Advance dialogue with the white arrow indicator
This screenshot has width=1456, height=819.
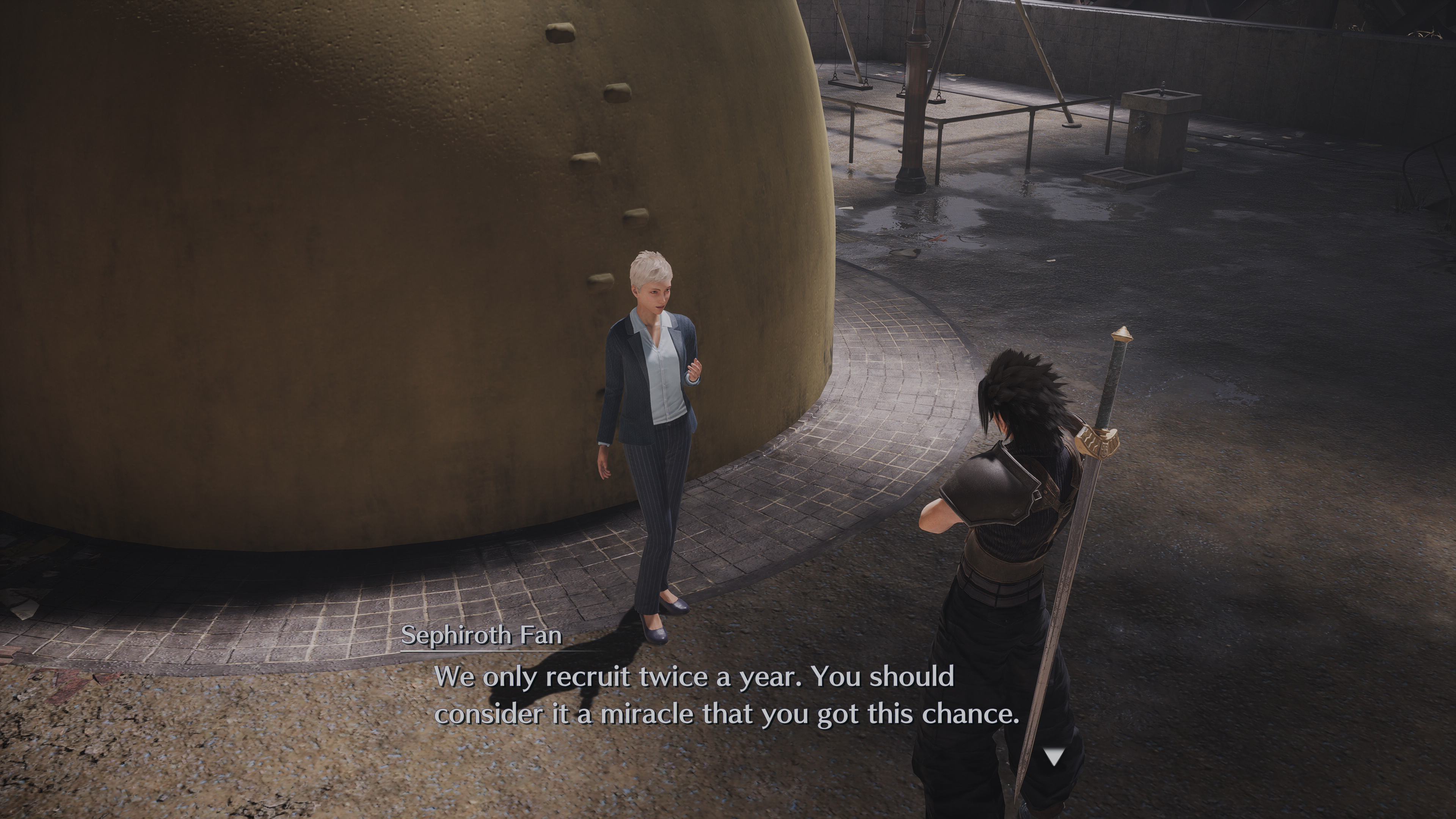(1053, 756)
